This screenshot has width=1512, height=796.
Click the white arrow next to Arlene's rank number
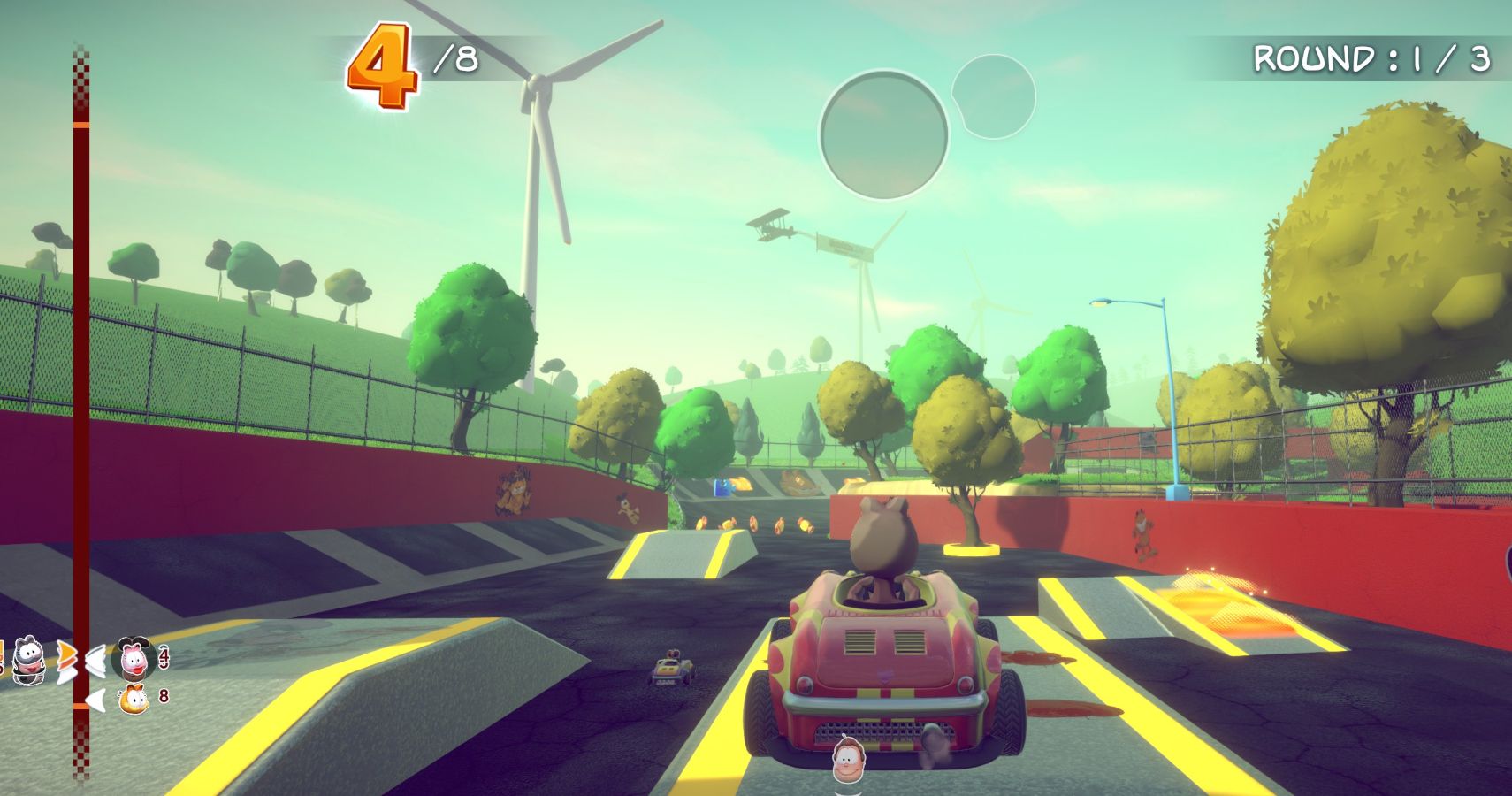tap(95, 657)
